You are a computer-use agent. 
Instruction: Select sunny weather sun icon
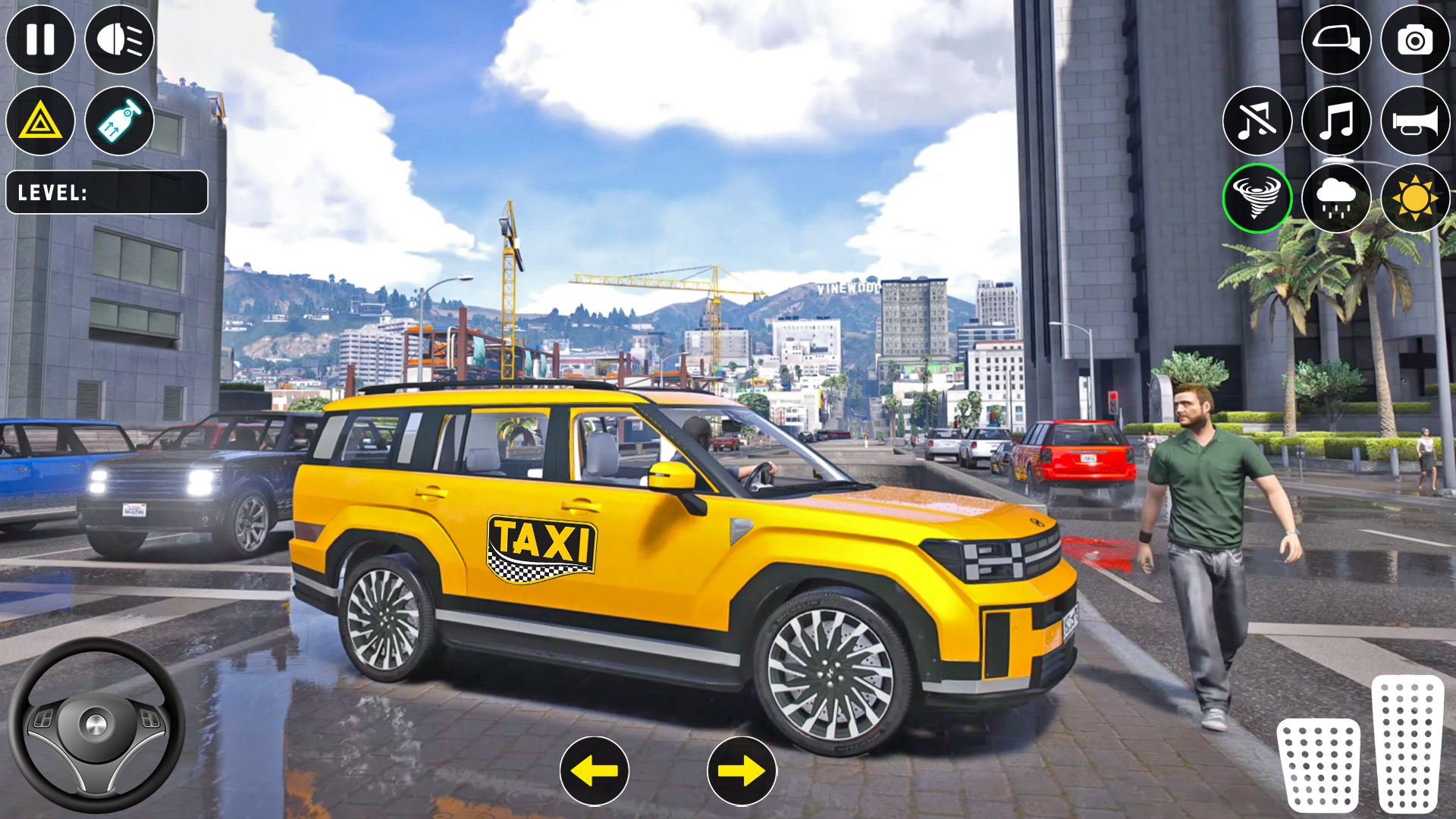1415,199
